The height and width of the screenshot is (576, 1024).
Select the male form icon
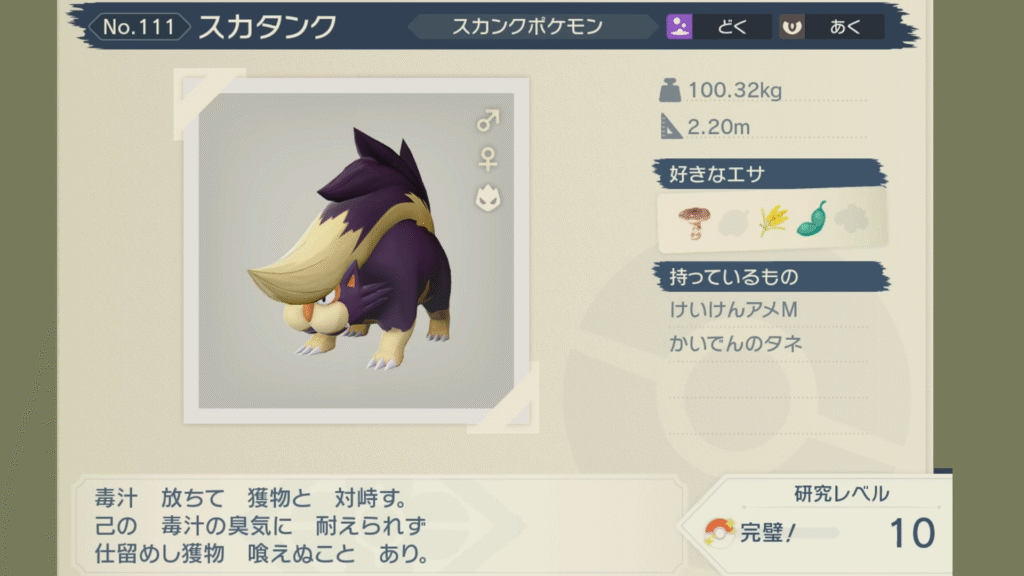click(x=488, y=121)
